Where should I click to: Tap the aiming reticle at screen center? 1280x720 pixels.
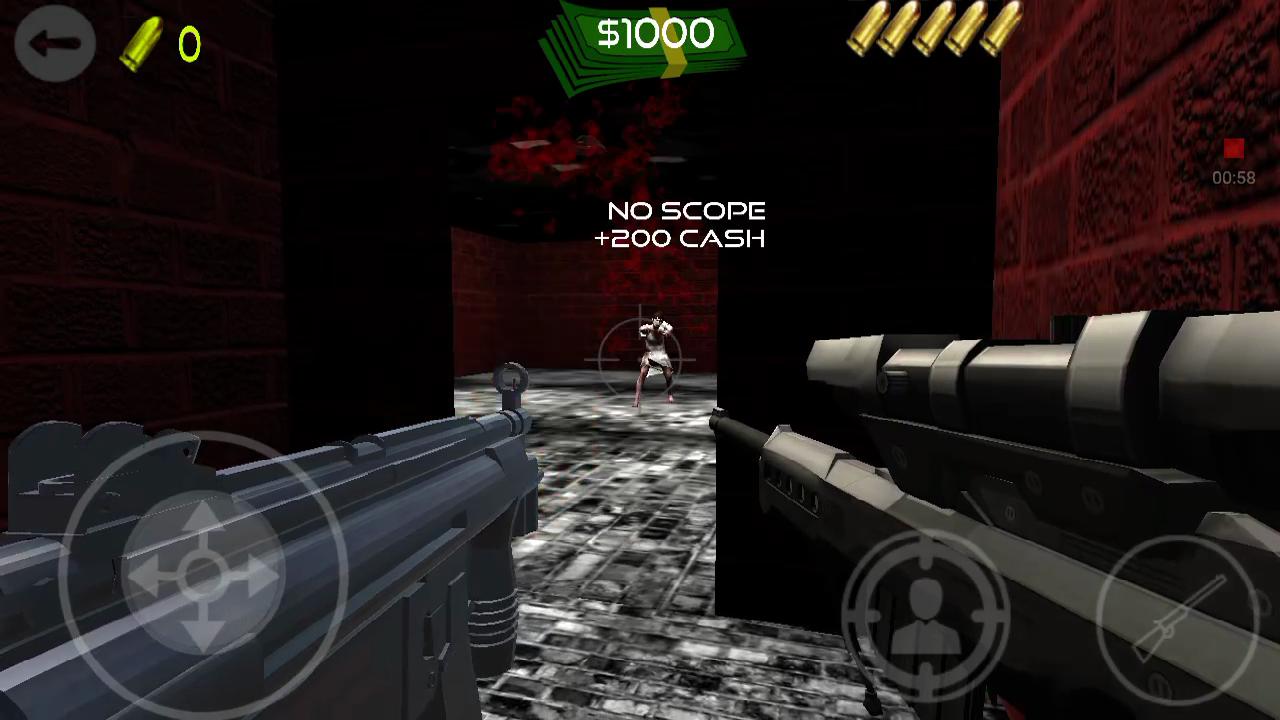click(x=640, y=360)
